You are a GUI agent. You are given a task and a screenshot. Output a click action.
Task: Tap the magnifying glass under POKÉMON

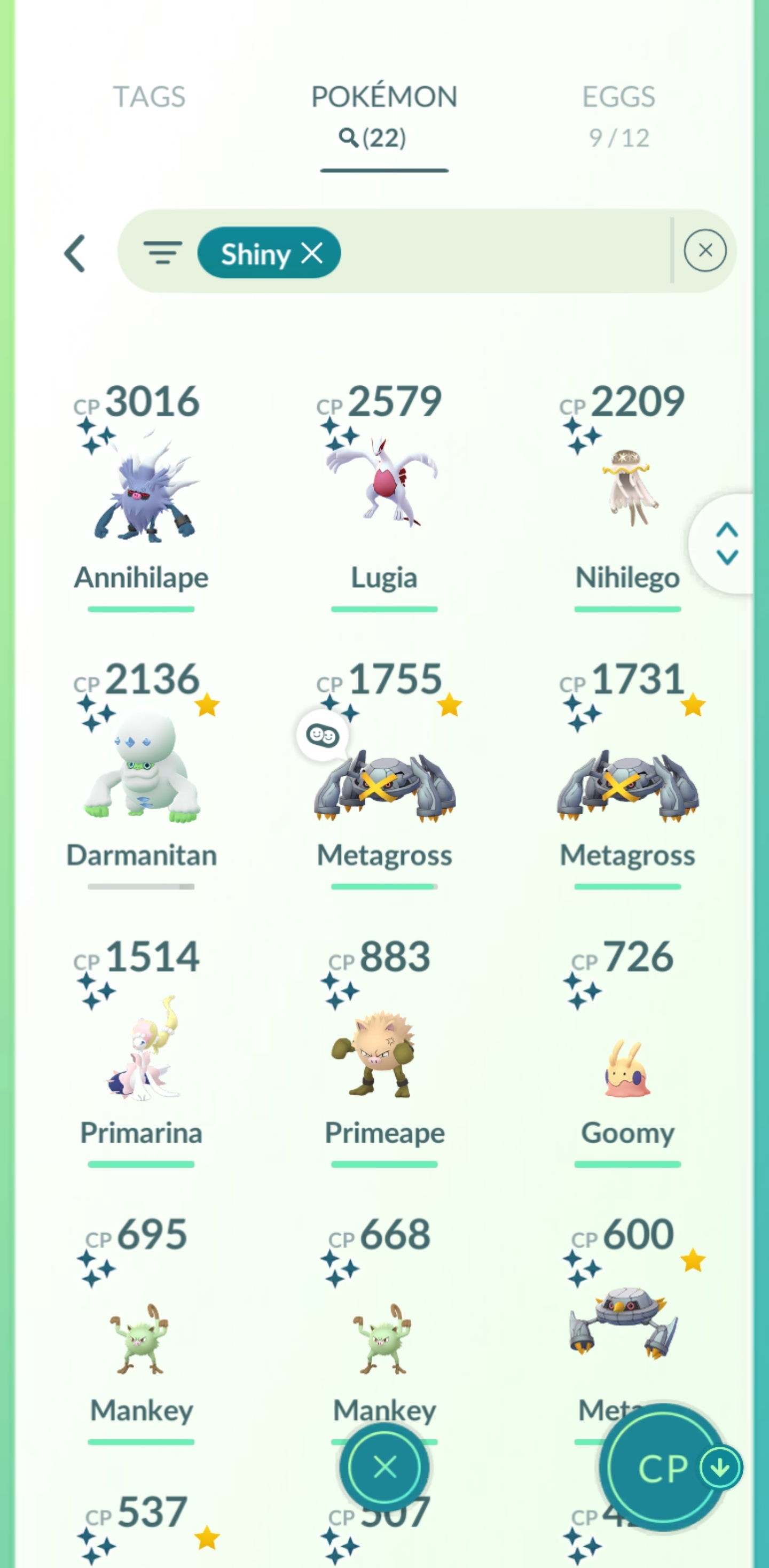349,138
